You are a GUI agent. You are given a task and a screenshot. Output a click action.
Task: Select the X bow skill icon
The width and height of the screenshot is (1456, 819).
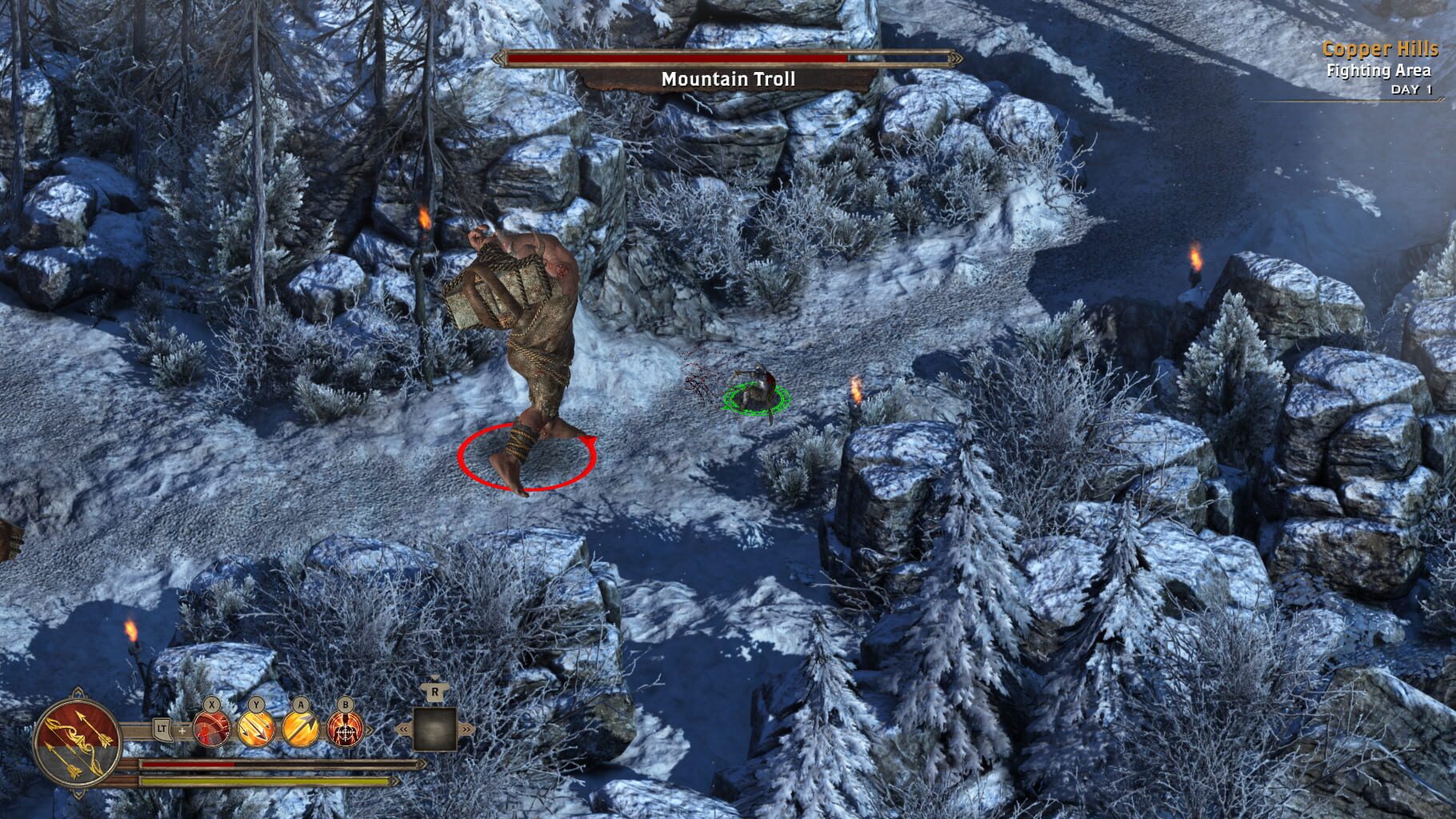tap(210, 729)
